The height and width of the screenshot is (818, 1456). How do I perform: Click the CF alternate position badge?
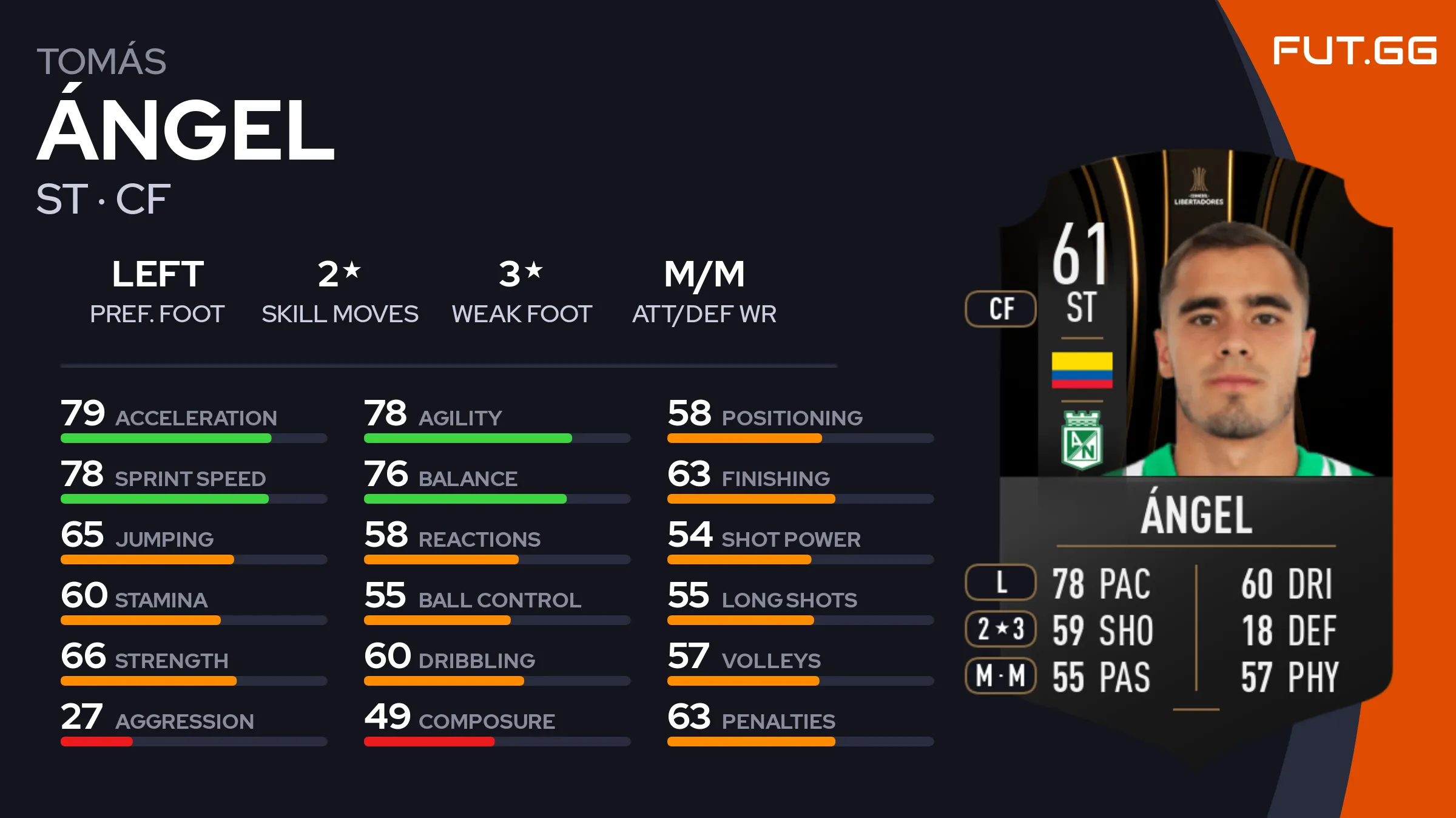coord(1001,309)
